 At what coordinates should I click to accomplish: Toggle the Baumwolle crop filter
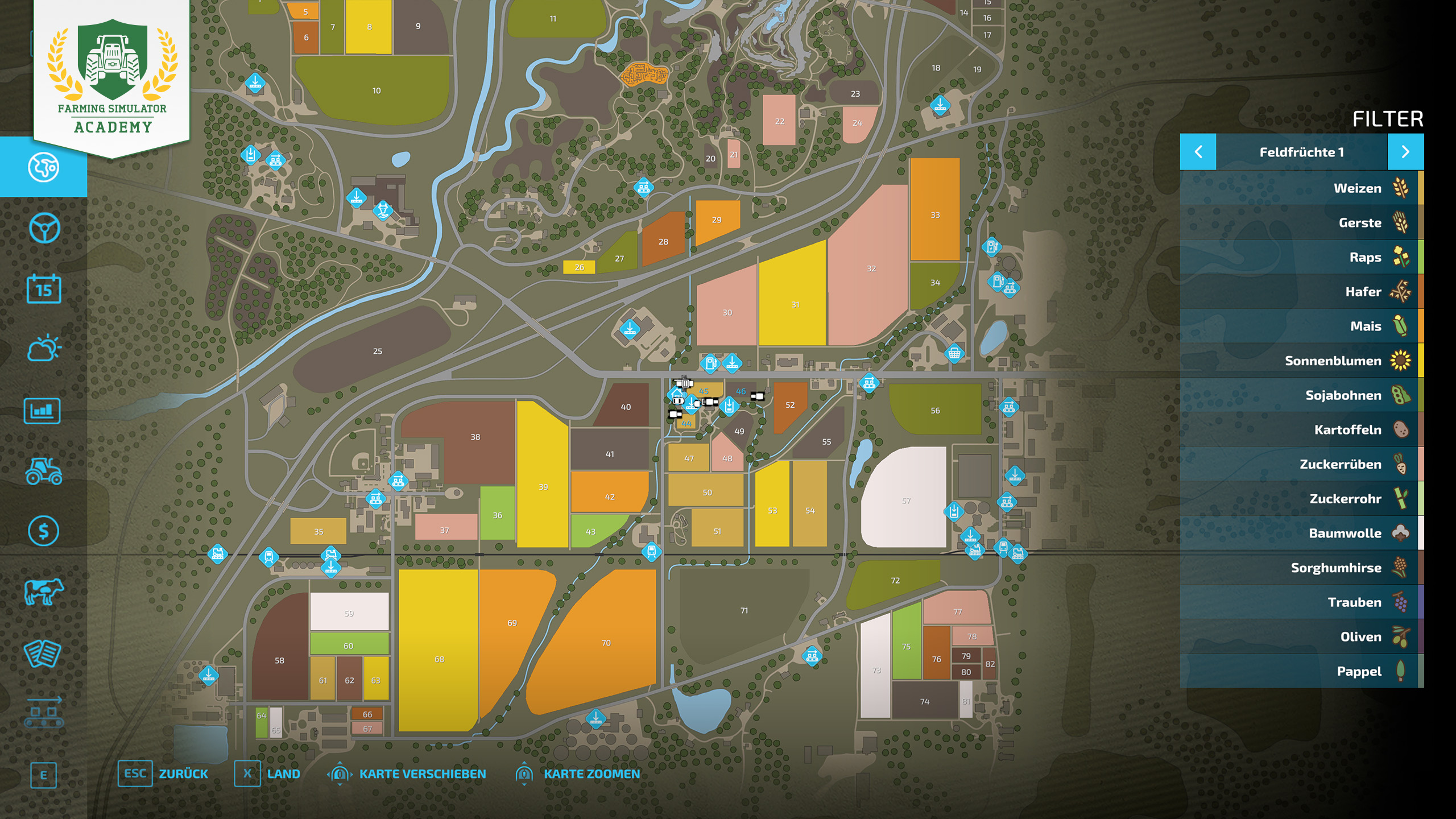[x=1301, y=533]
